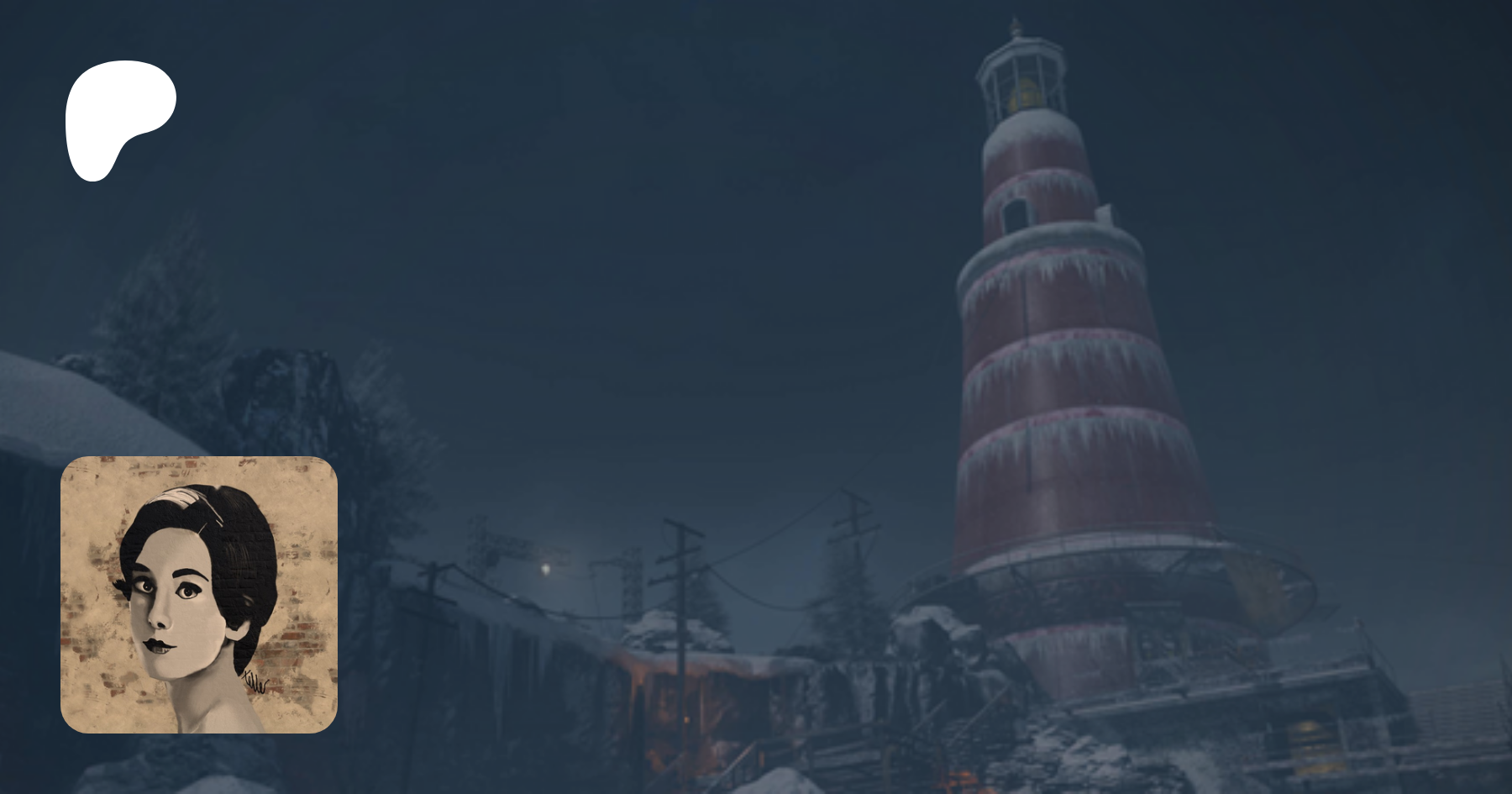Open the creator's portrait avatar thumbnail
Image resolution: width=1512 pixels, height=794 pixels.
(x=199, y=594)
